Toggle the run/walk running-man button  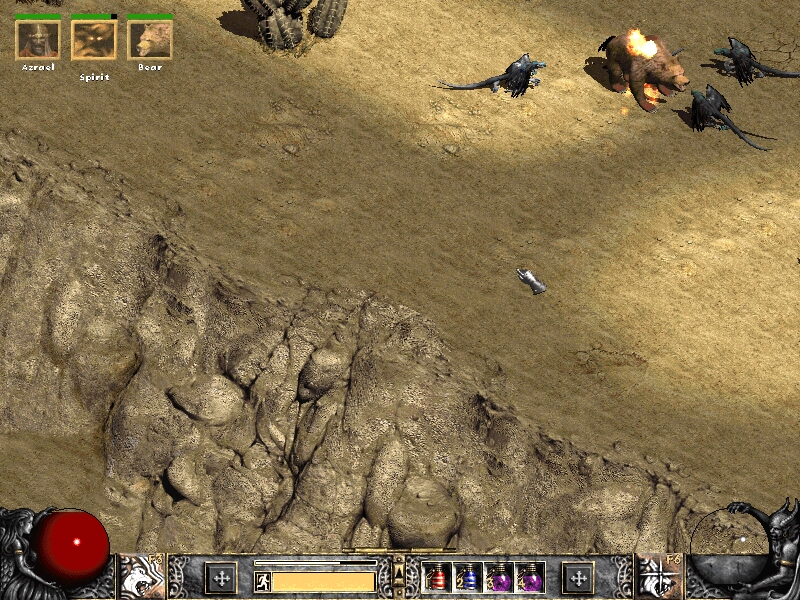coord(262,581)
